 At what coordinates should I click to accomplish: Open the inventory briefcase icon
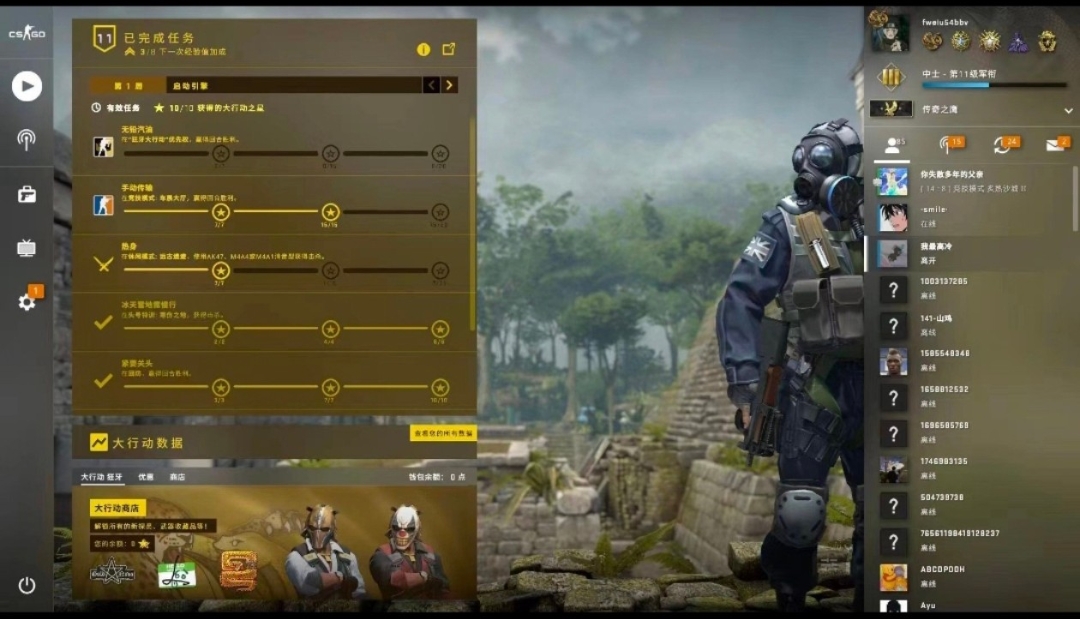point(27,194)
